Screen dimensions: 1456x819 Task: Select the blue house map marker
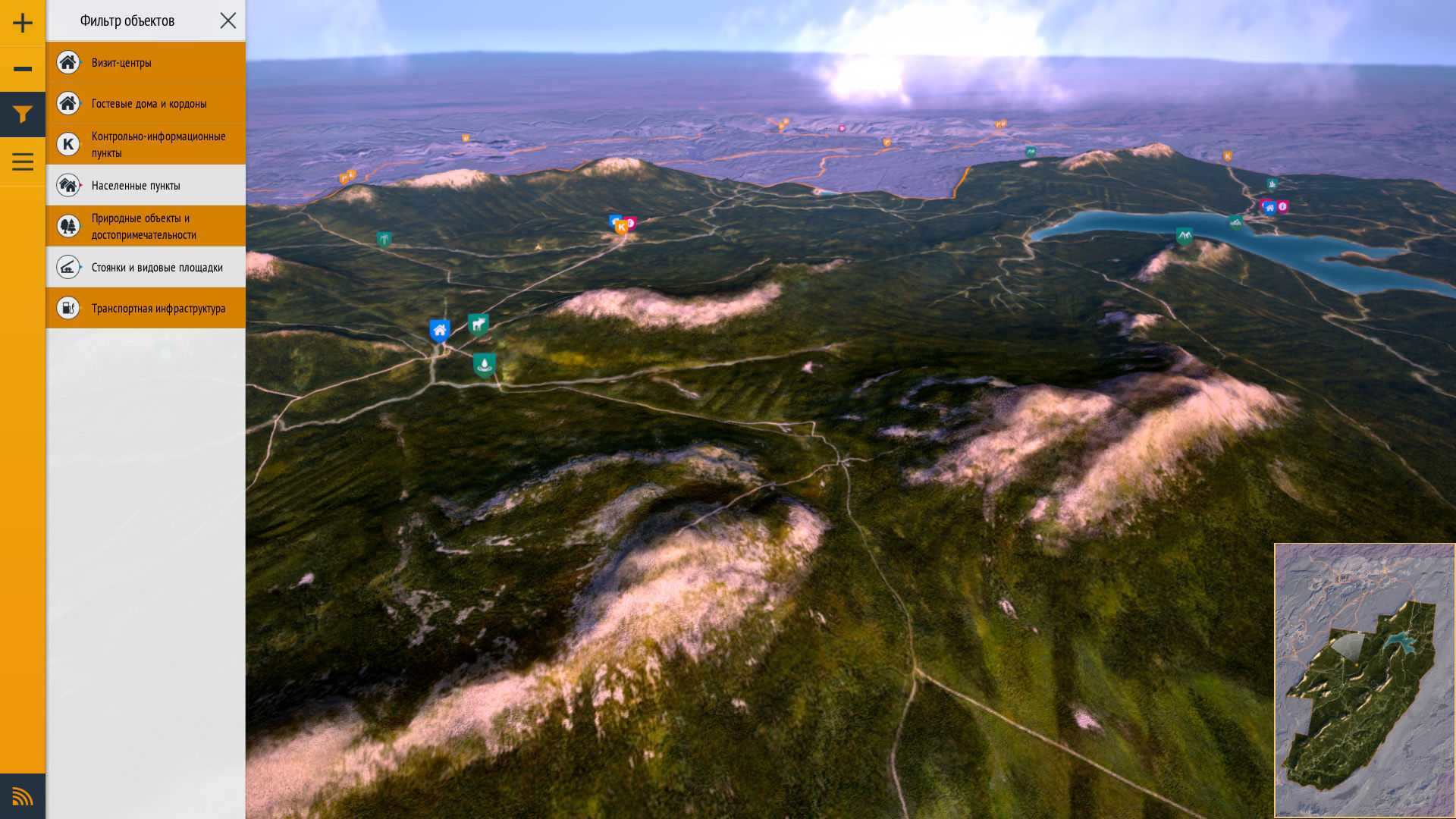point(440,331)
